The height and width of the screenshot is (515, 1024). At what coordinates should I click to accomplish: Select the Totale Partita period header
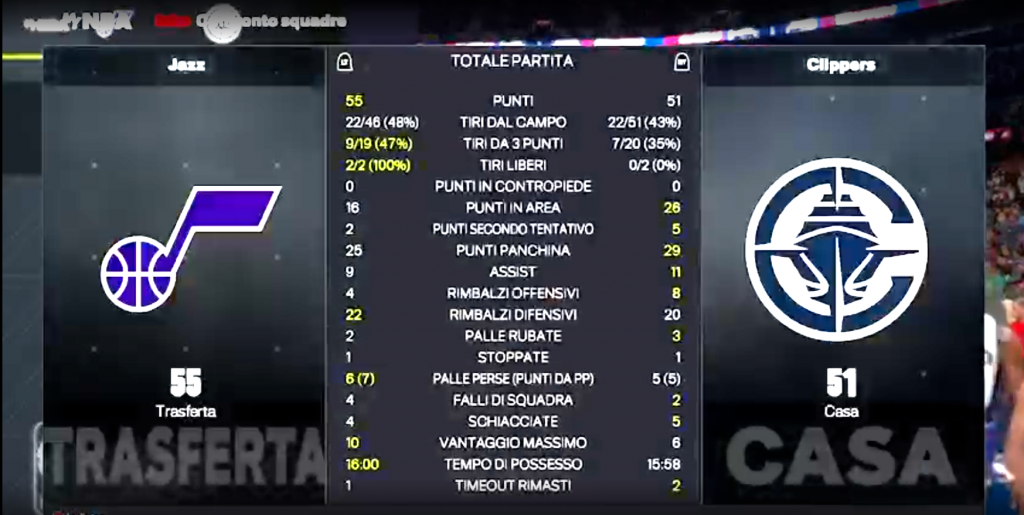[512, 62]
